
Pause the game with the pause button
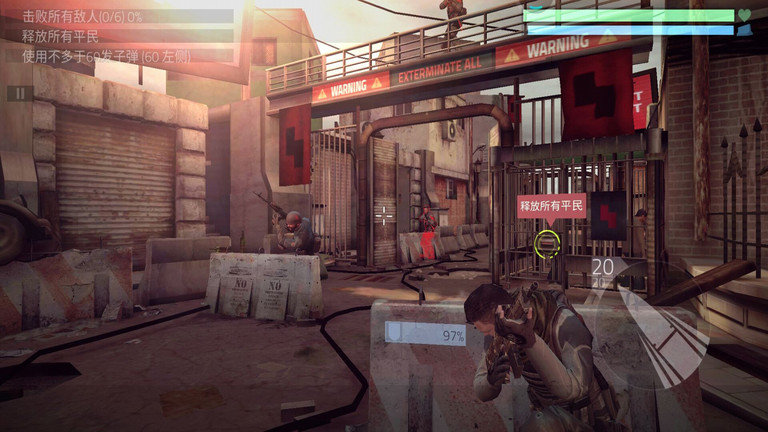[19, 93]
